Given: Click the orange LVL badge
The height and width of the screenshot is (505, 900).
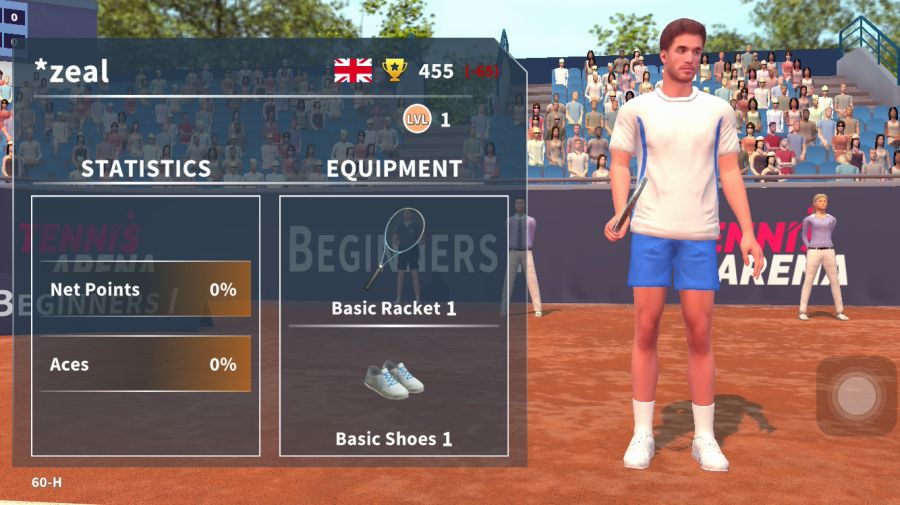Looking at the screenshot, I should pyautogui.click(x=416, y=120).
